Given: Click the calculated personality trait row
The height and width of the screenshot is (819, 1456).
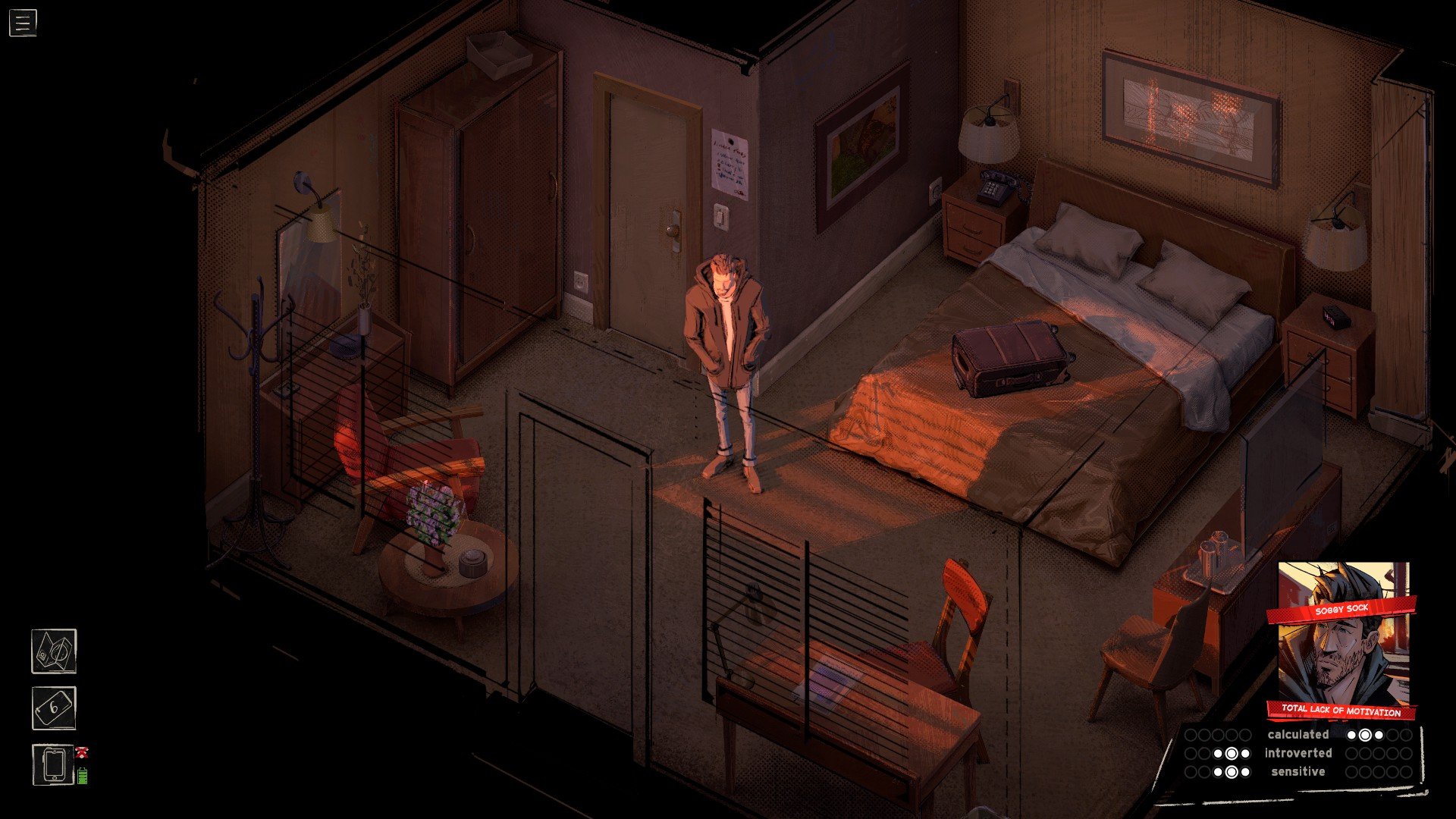Looking at the screenshot, I should 1298,734.
